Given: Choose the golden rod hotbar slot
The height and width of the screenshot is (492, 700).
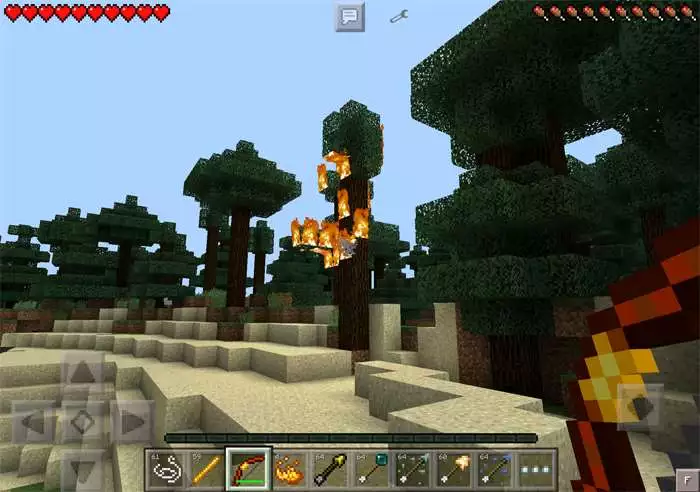Looking at the screenshot, I should click(204, 468).
